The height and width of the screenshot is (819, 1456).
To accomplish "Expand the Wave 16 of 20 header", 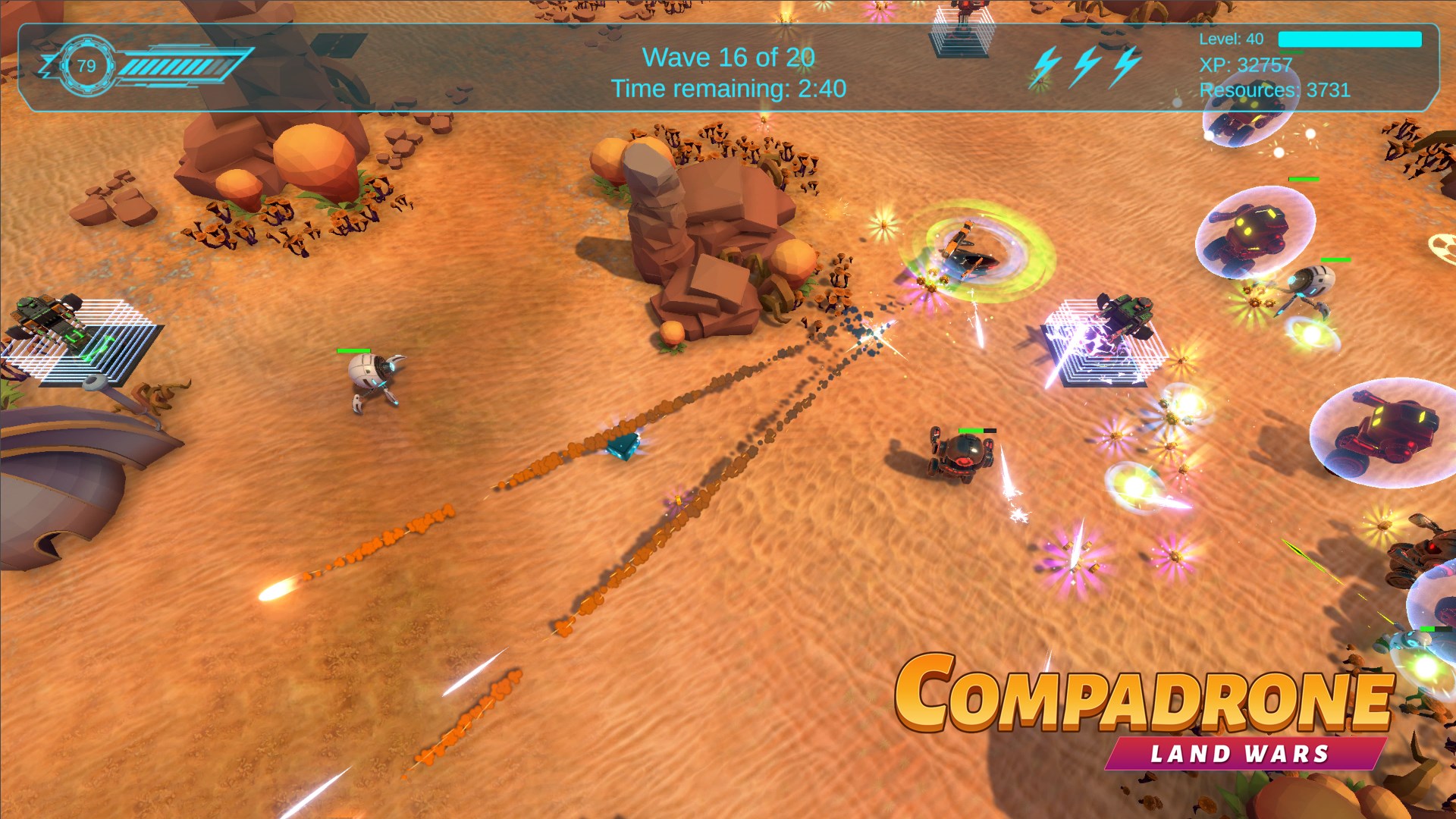I will tap(730, 57).
